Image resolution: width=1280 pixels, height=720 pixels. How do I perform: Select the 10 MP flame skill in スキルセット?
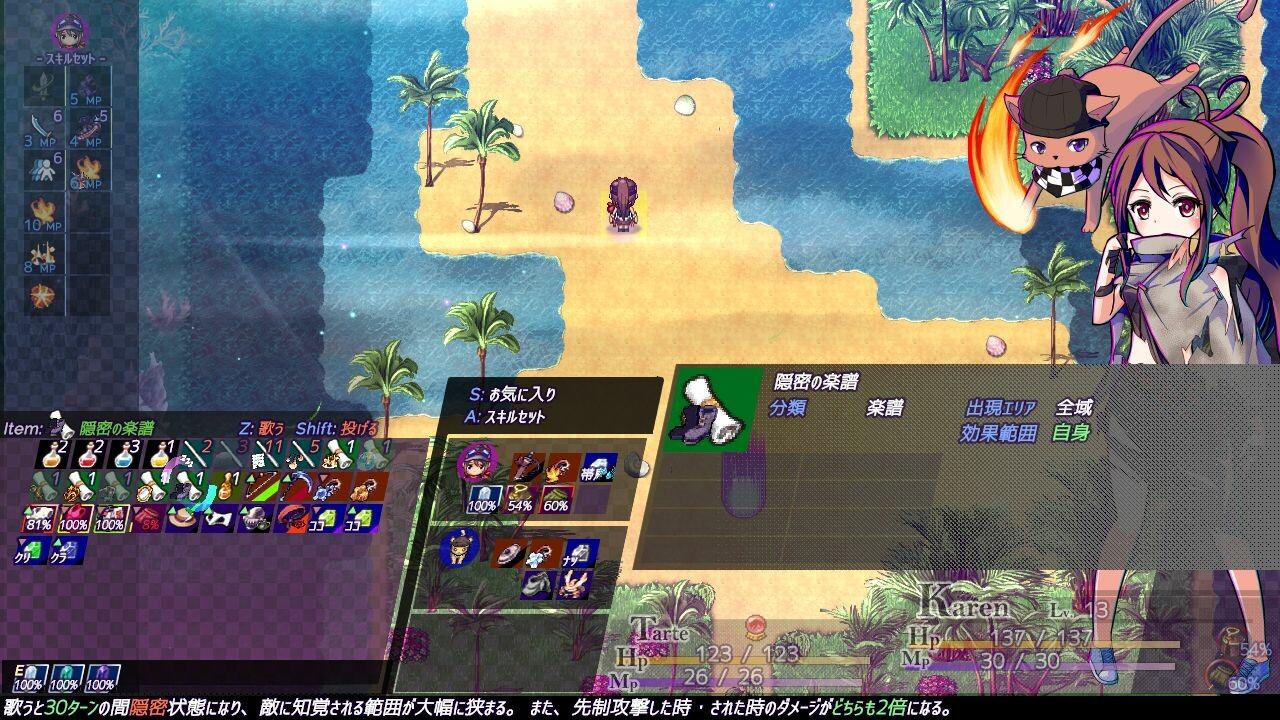40,207
